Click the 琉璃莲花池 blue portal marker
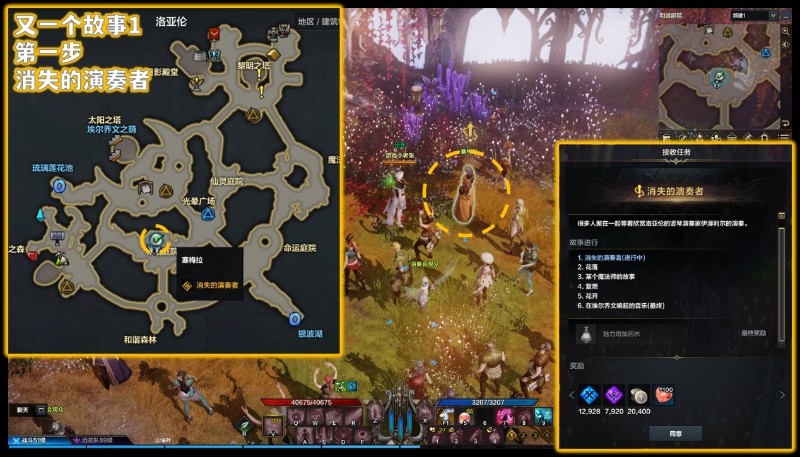This screenshot has width=800, height=457. 58,186
